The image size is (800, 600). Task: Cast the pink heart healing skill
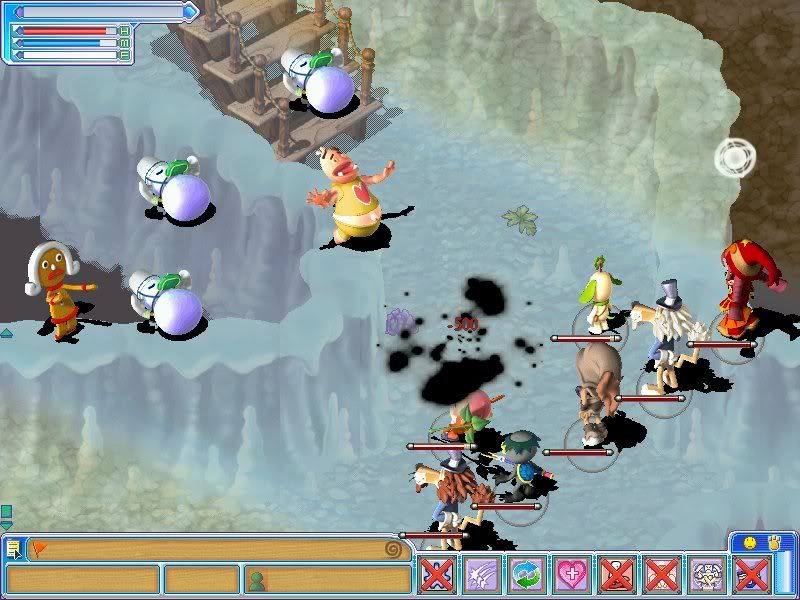(x=571, y=577)
